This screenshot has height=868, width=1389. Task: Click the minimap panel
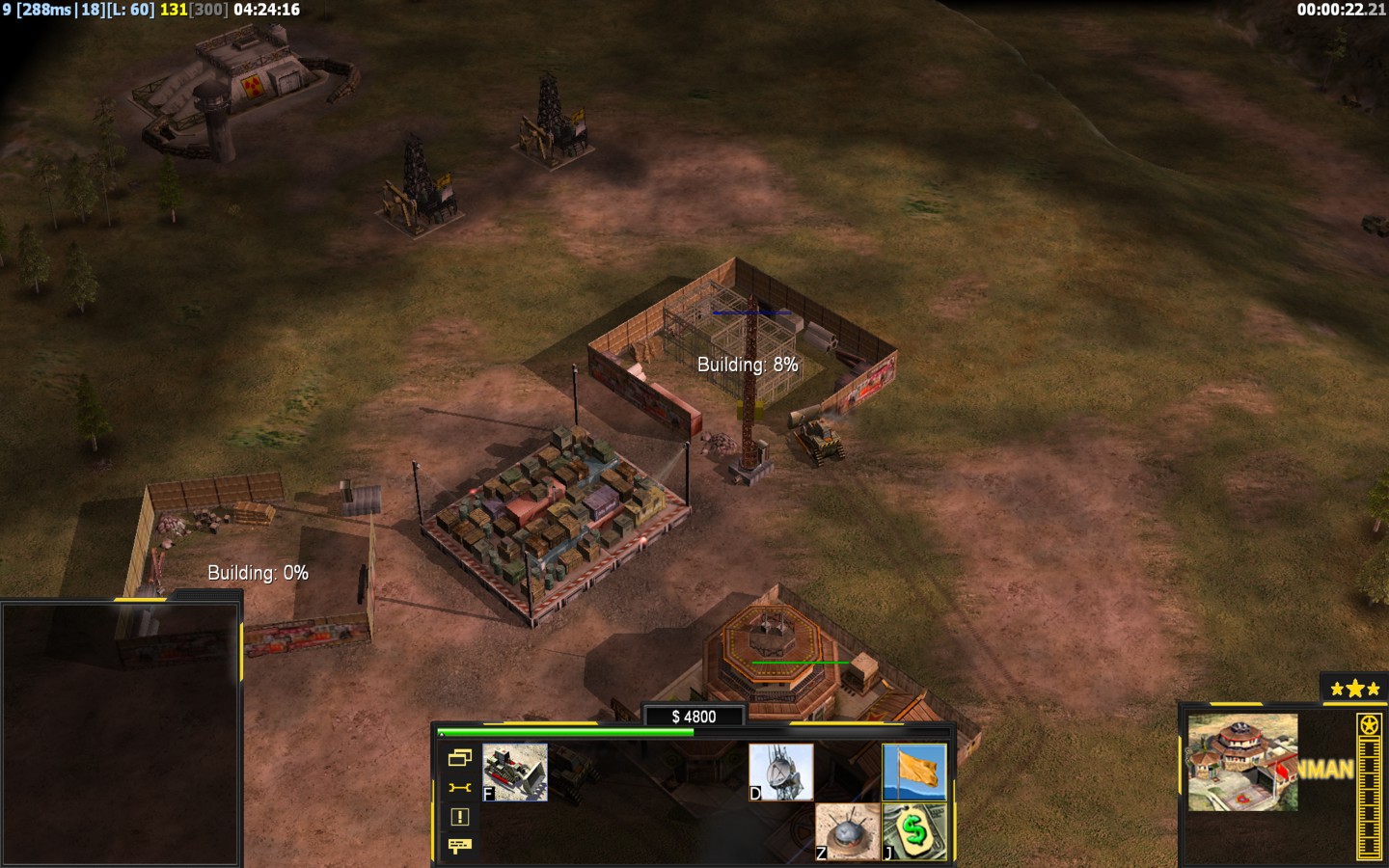tap(120, 733)
